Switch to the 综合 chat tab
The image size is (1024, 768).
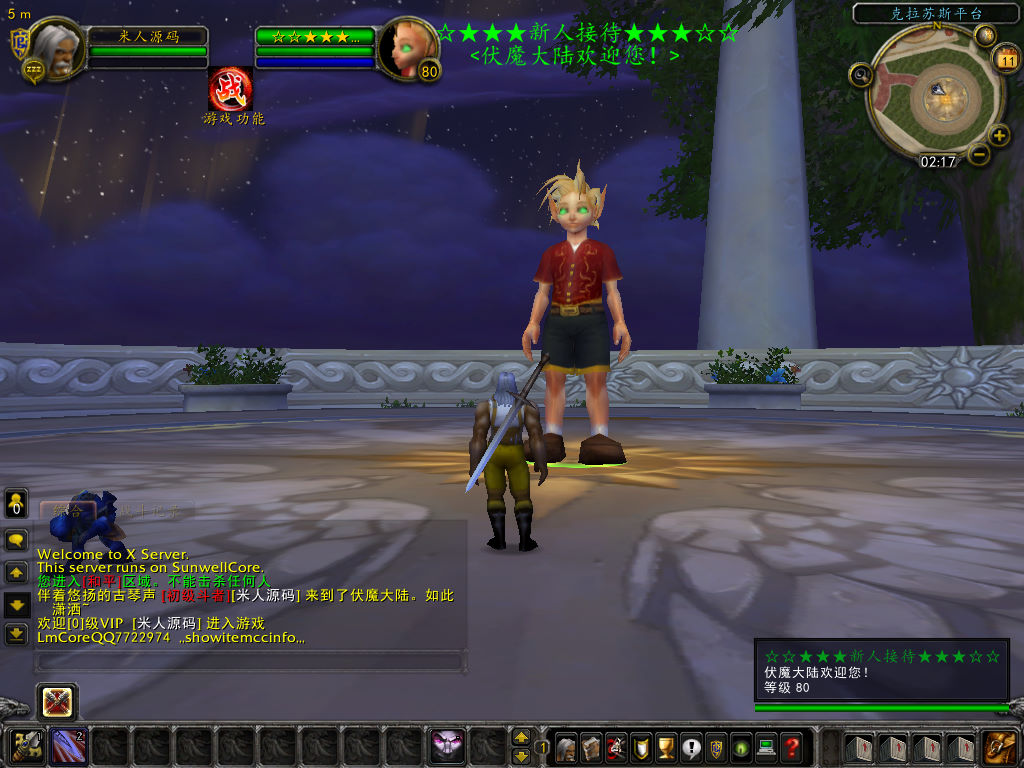tap(68, 510)
